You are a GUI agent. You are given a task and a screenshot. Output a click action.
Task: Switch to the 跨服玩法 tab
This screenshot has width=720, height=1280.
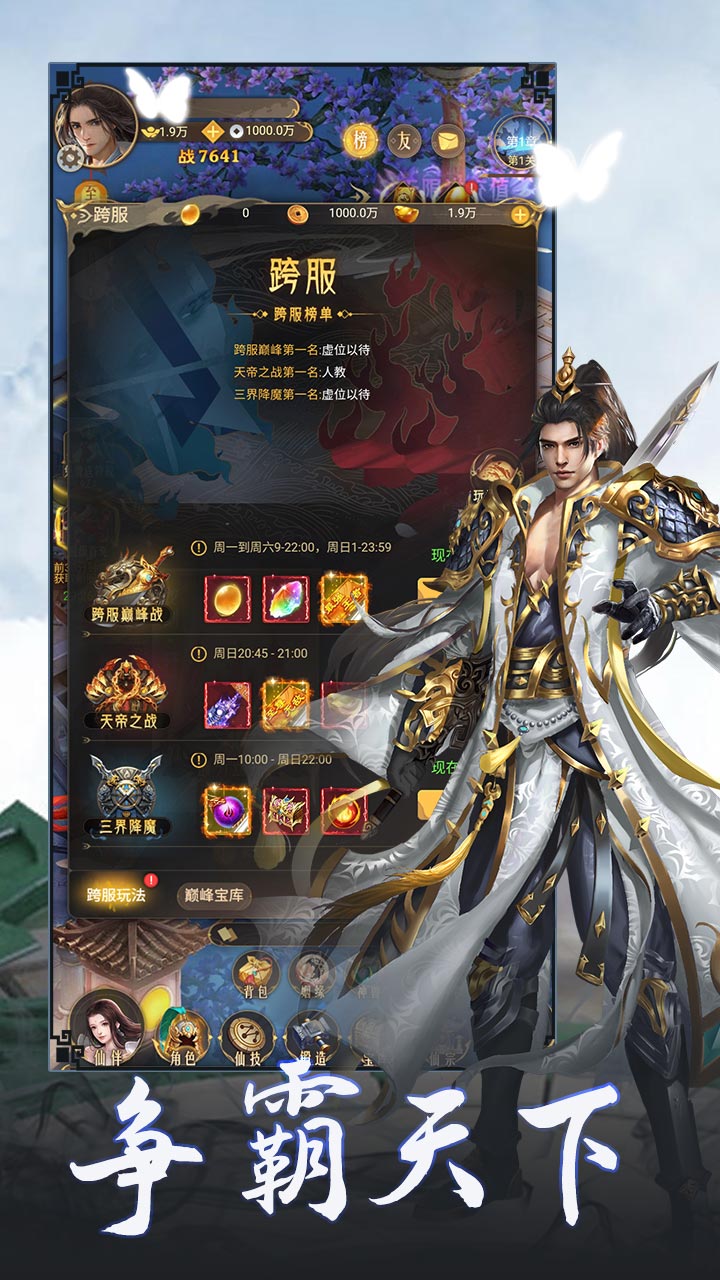116,895
